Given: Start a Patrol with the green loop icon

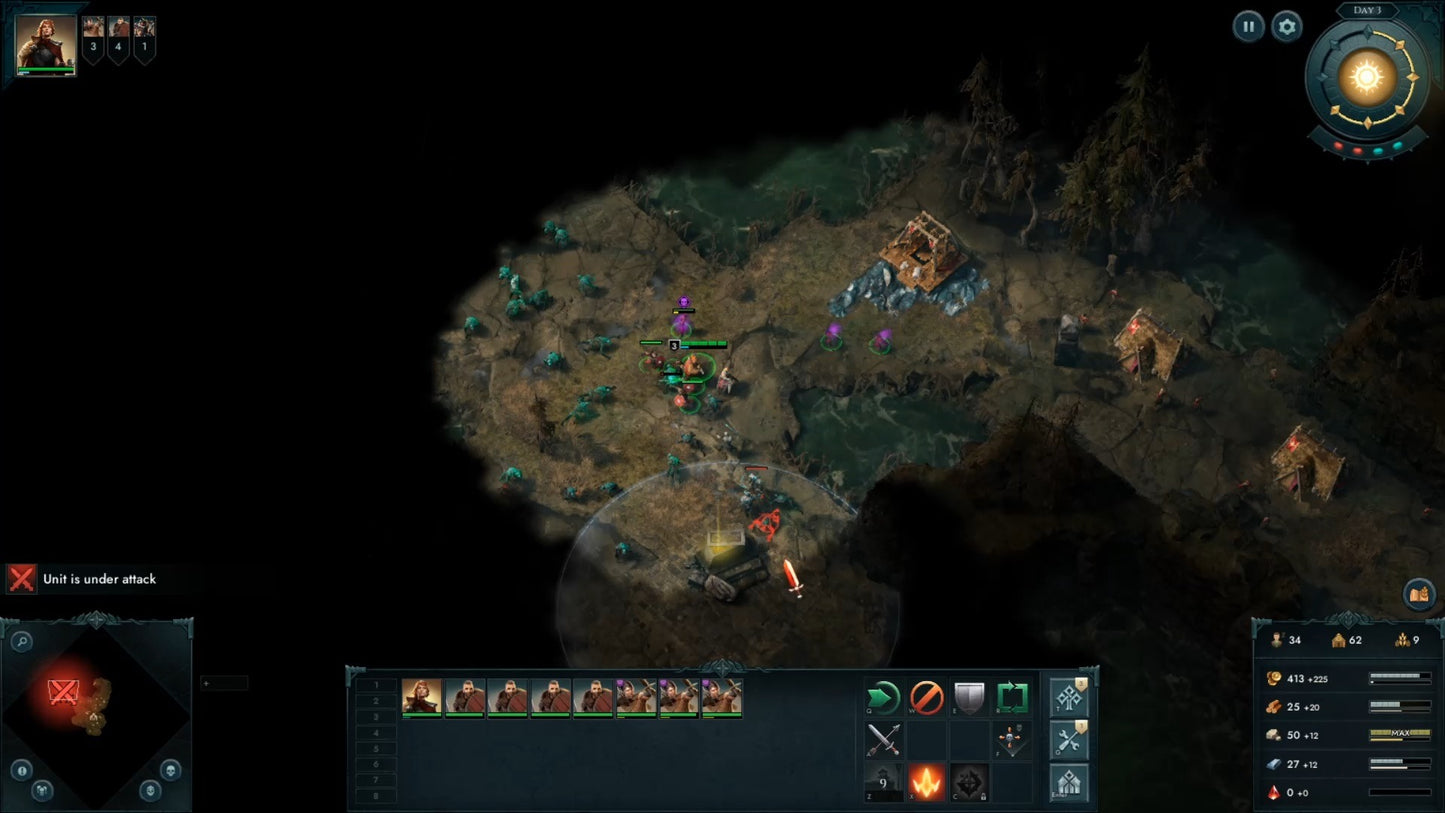Looking at the screenshot, I should 1012,697.
